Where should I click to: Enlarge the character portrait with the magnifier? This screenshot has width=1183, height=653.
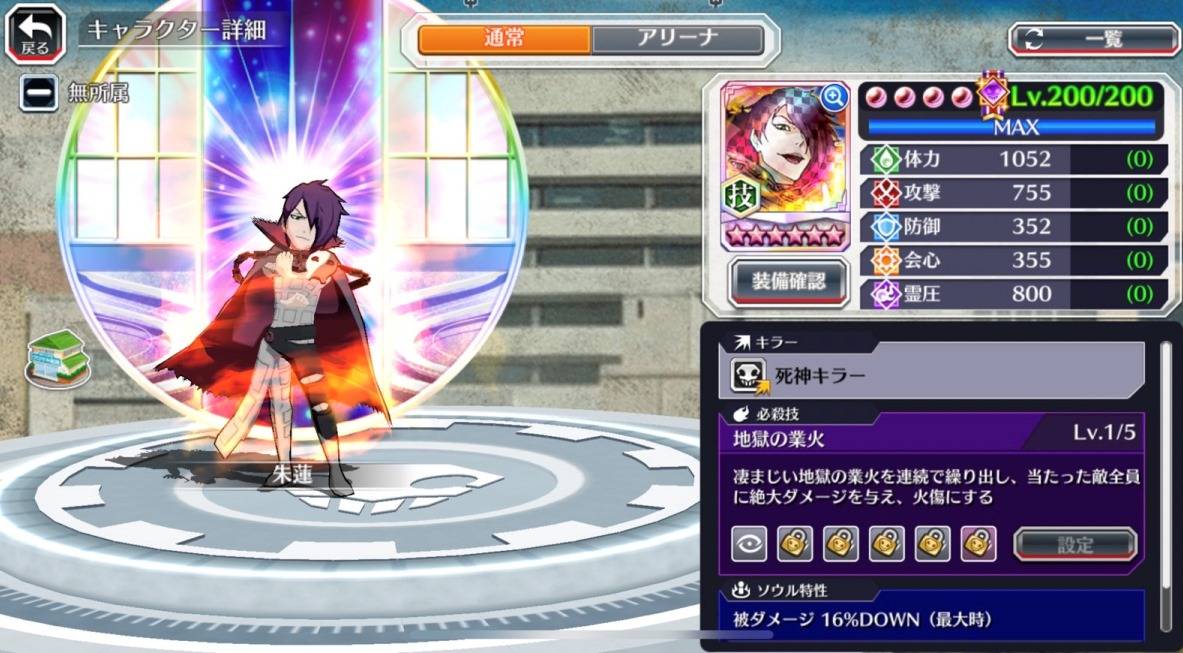click(x=833, y=97)
